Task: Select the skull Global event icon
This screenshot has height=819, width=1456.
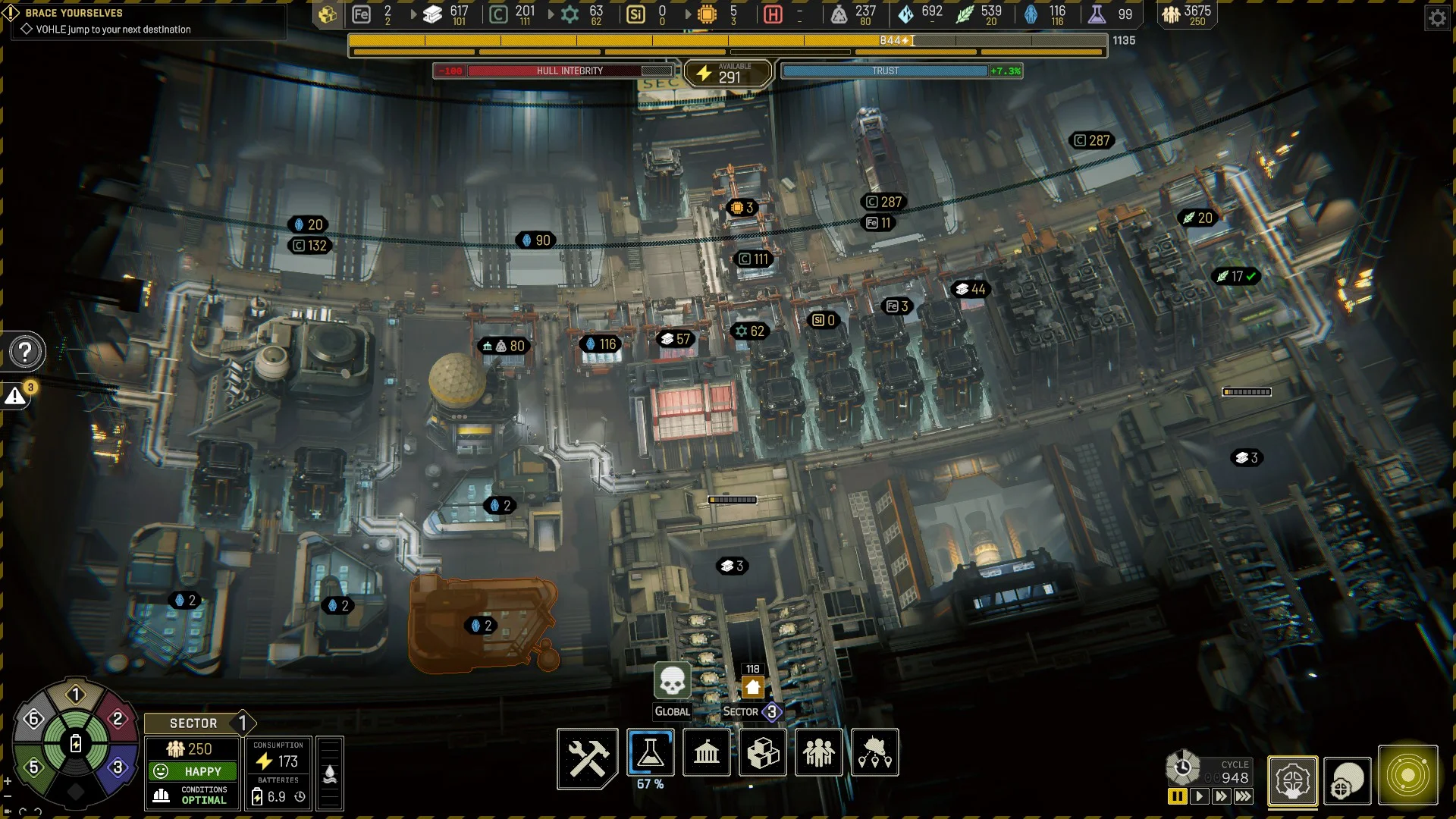Action: coord(672,680)
